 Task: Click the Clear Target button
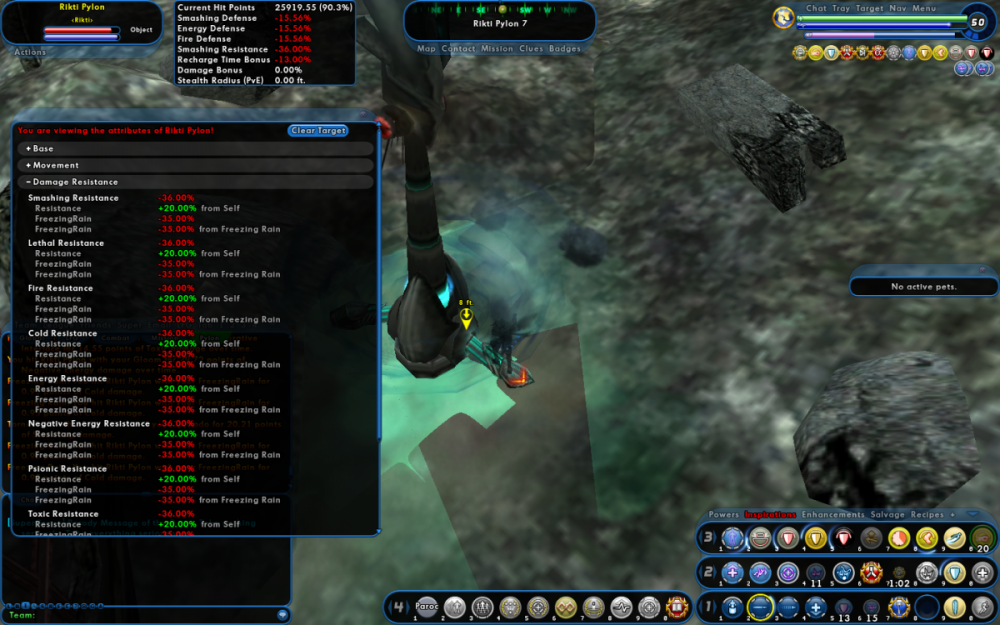coord(318,131)
